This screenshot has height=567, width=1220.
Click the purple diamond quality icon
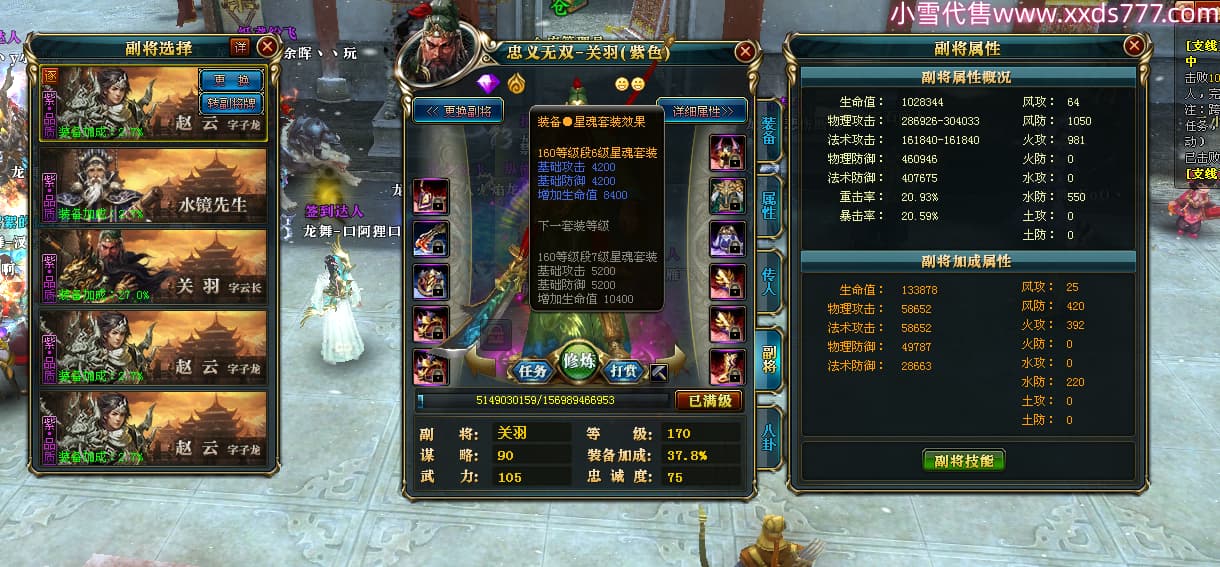click(x=487, y=83)
